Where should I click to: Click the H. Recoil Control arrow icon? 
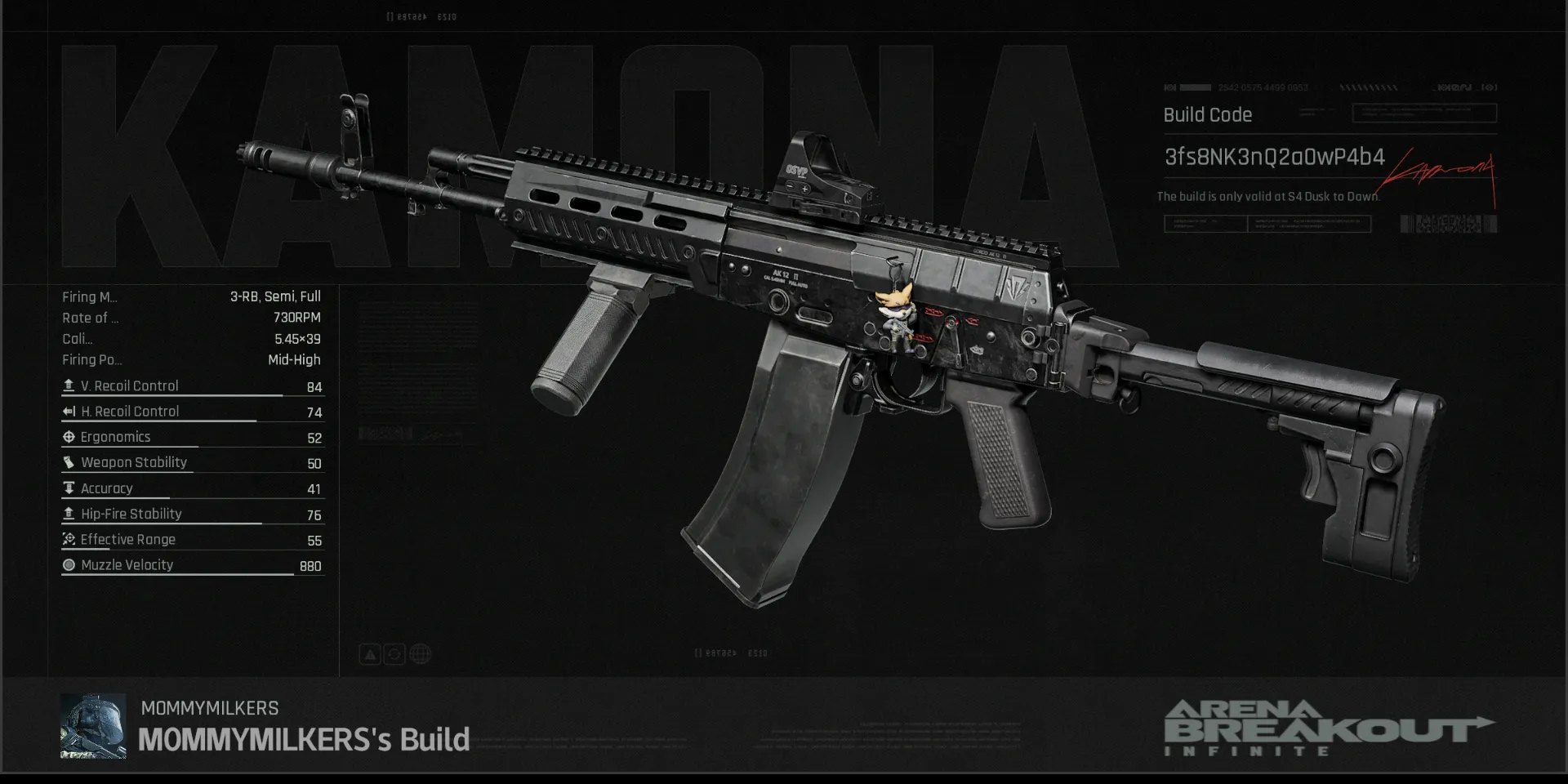(x=69, y=411)
